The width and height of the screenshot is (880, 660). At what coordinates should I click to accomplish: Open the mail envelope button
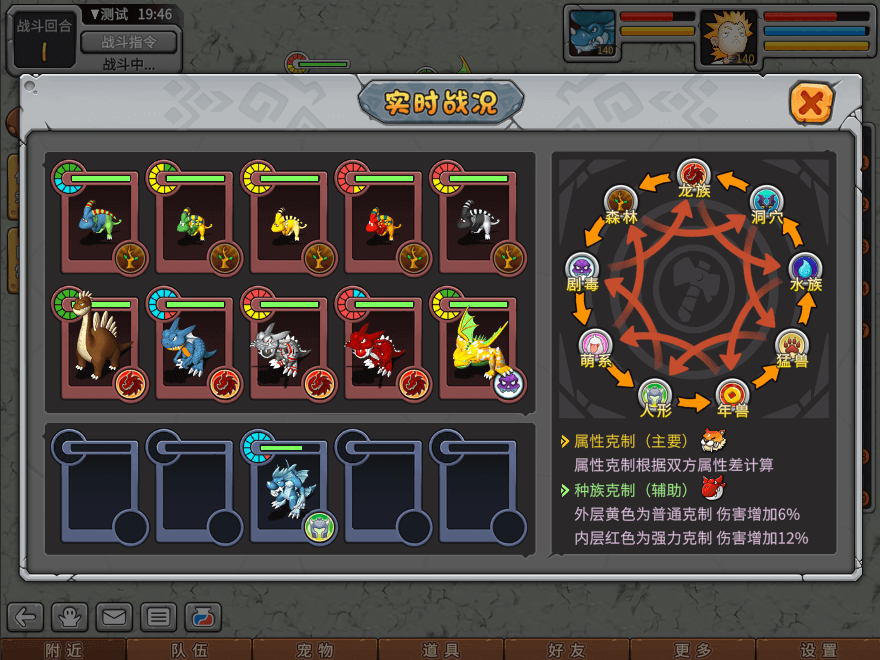pos(114,617)
